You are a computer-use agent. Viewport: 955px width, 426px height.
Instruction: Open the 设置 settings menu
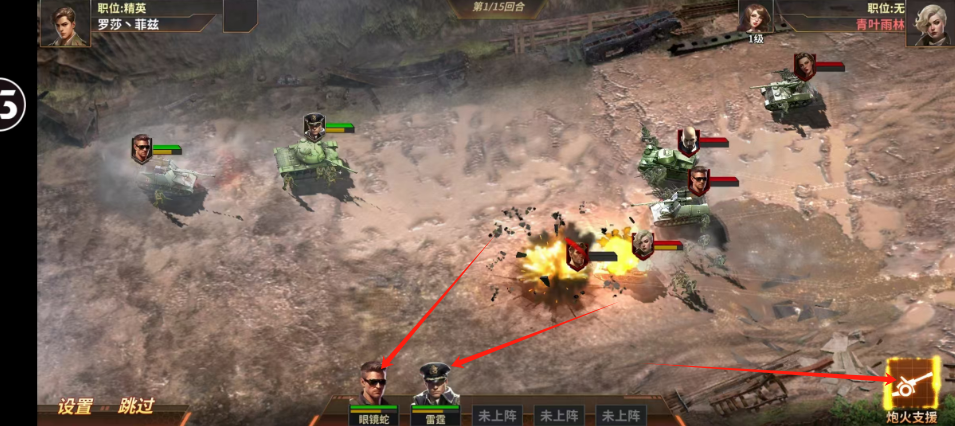coord(75,406)
